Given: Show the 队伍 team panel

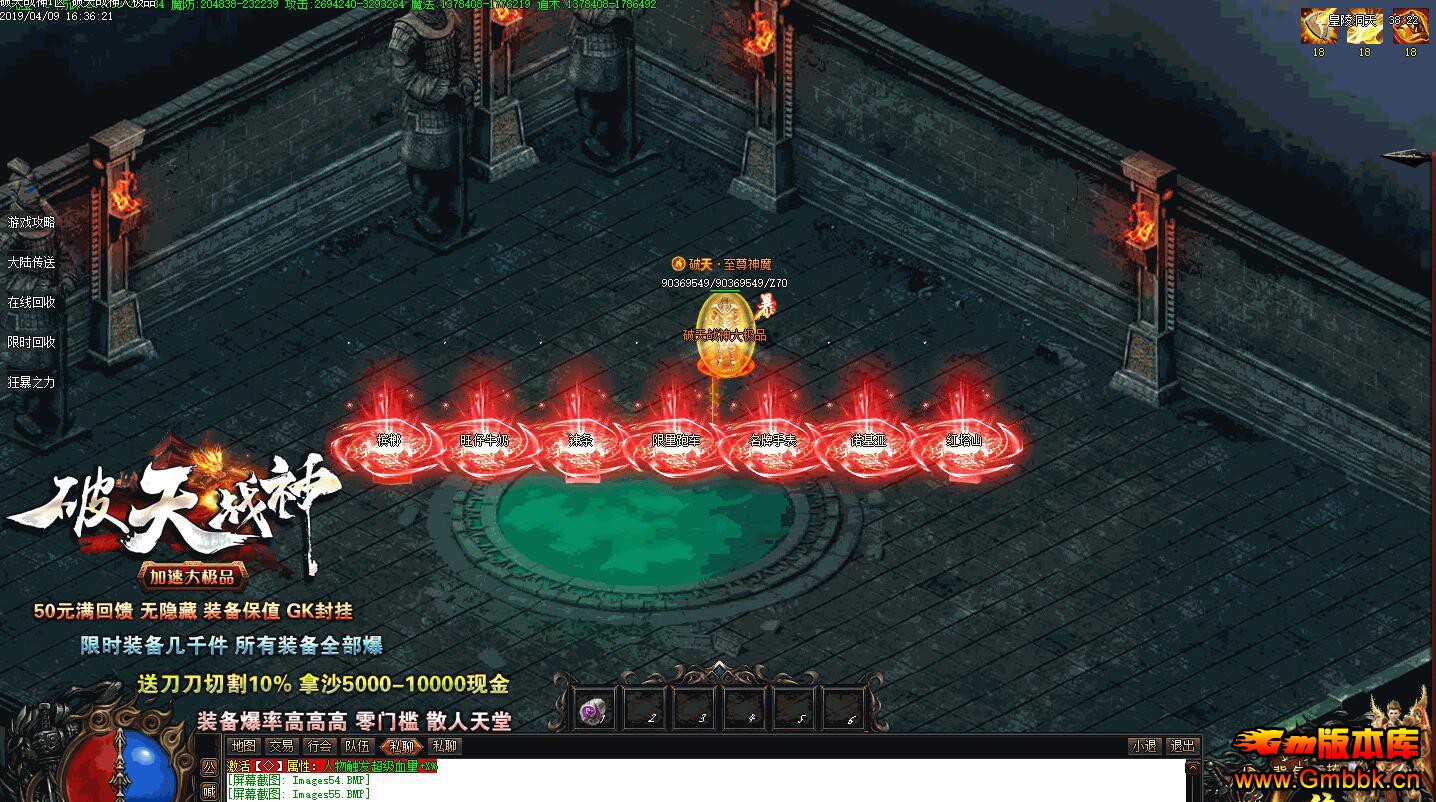Looking at the screenshot, I should [x=358, y=746].
